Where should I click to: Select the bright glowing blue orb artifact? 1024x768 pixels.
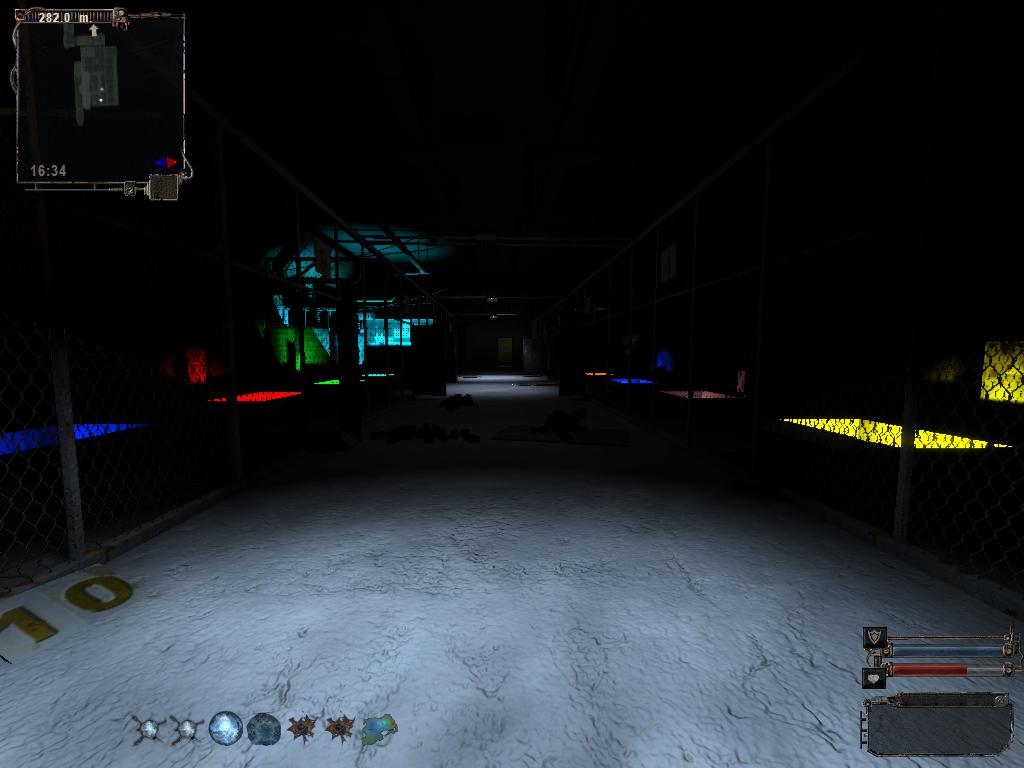[226, 728]
